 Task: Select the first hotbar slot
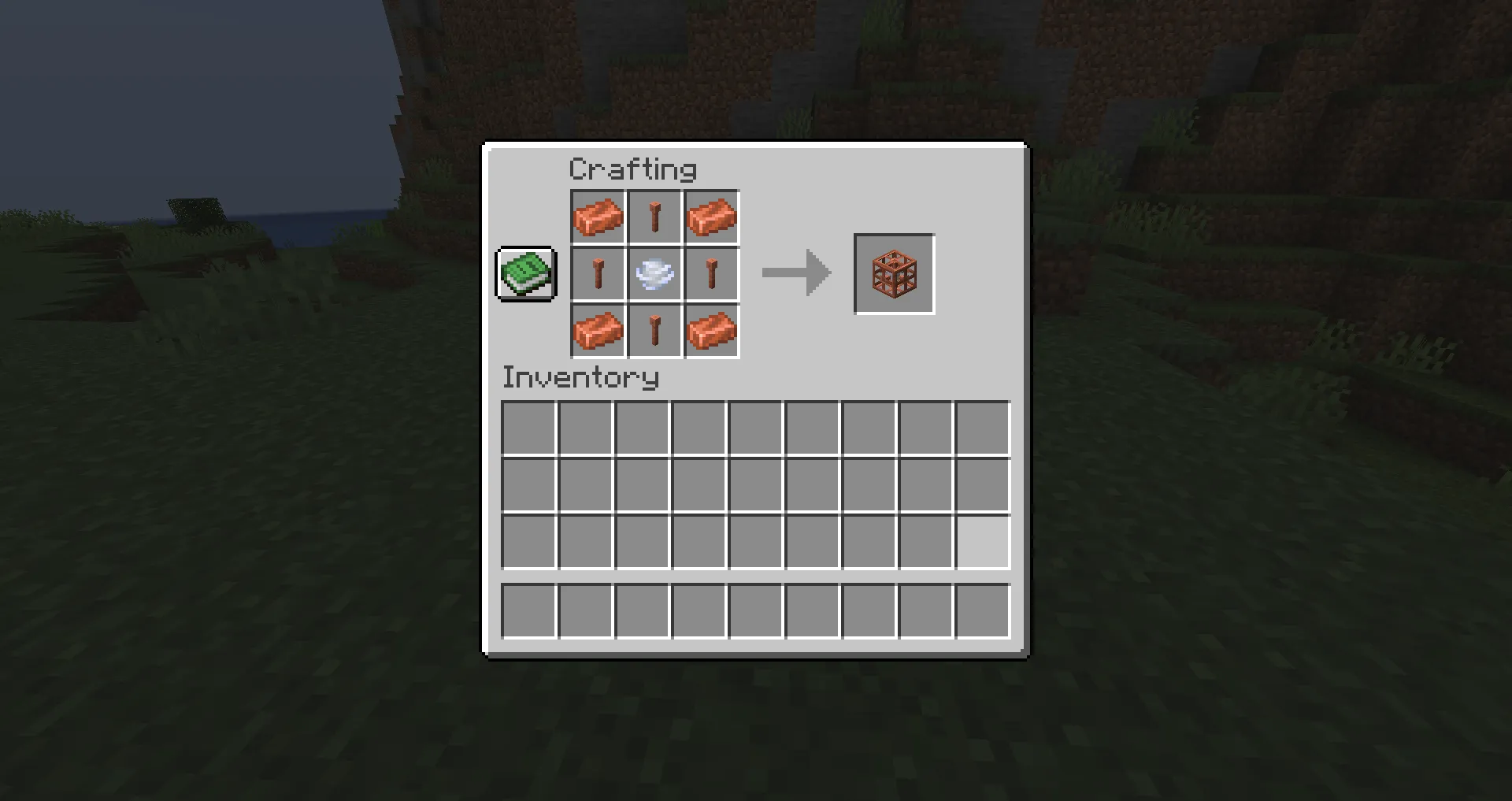[x=528, y=611]
